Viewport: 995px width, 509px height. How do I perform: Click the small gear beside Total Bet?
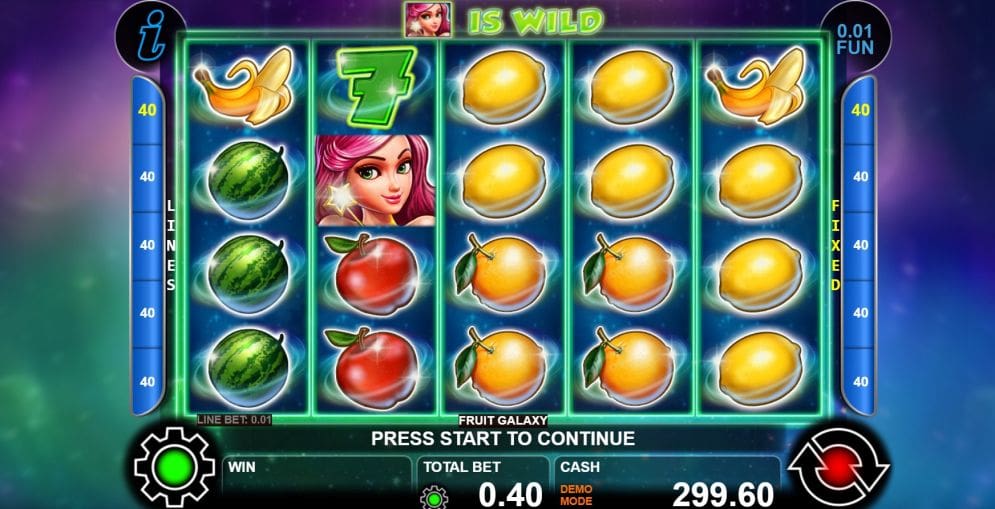point(434,496)
